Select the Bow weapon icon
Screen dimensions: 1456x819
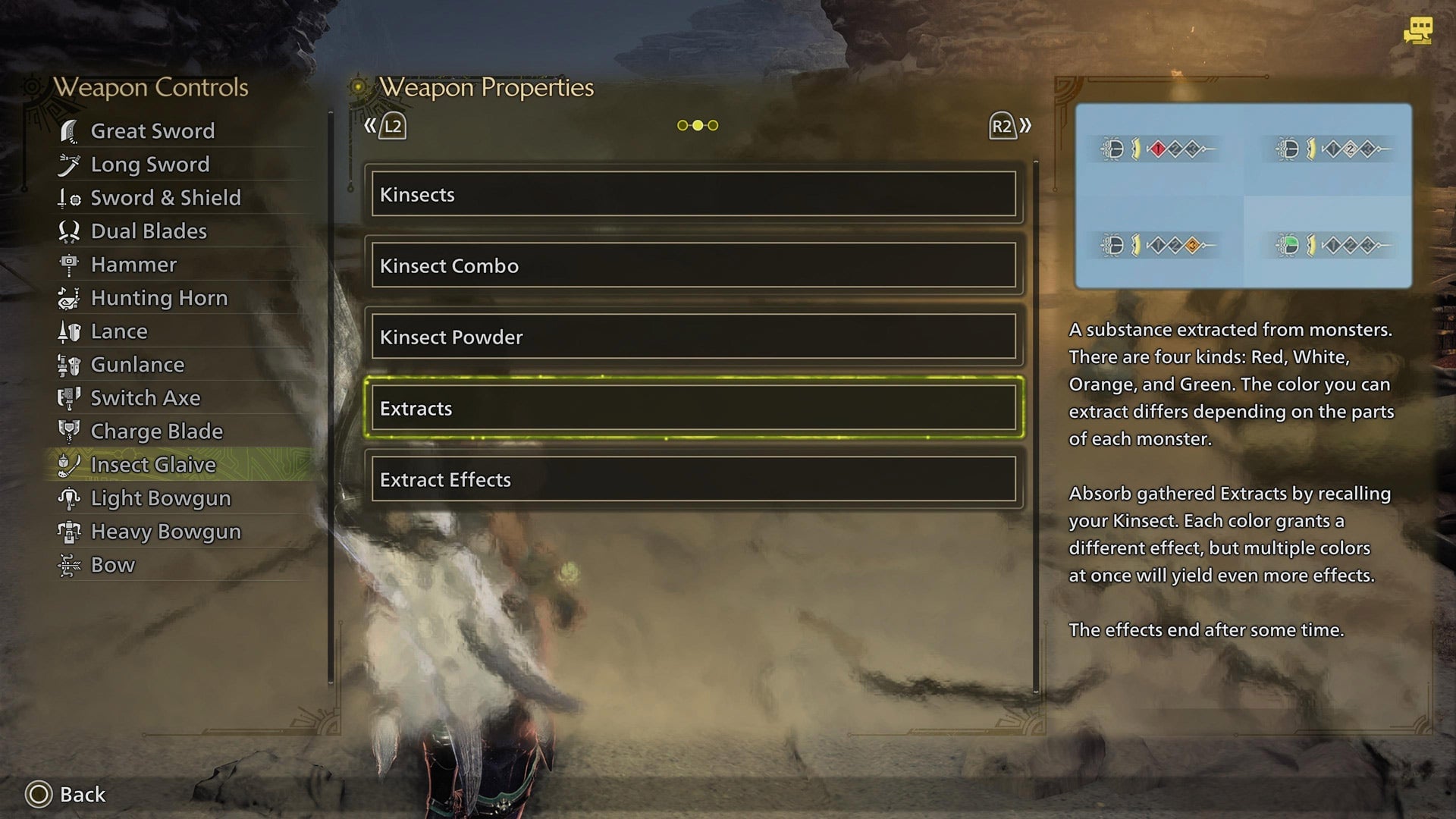(x=71, y=565)
